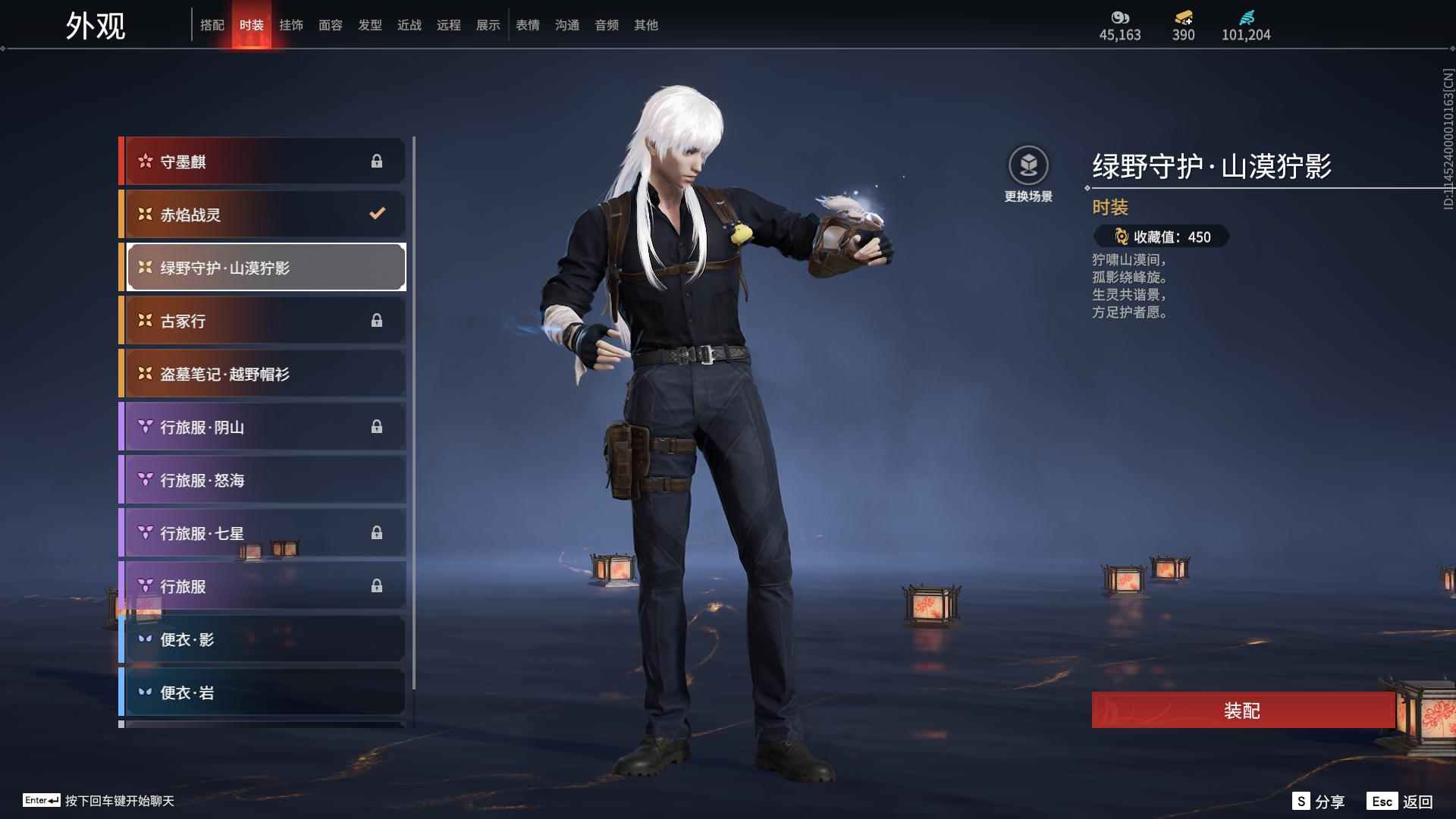Pick the 盗墓笔记·越野帽衫 outfit
The image size is (1456, 819).
[262, 374]
